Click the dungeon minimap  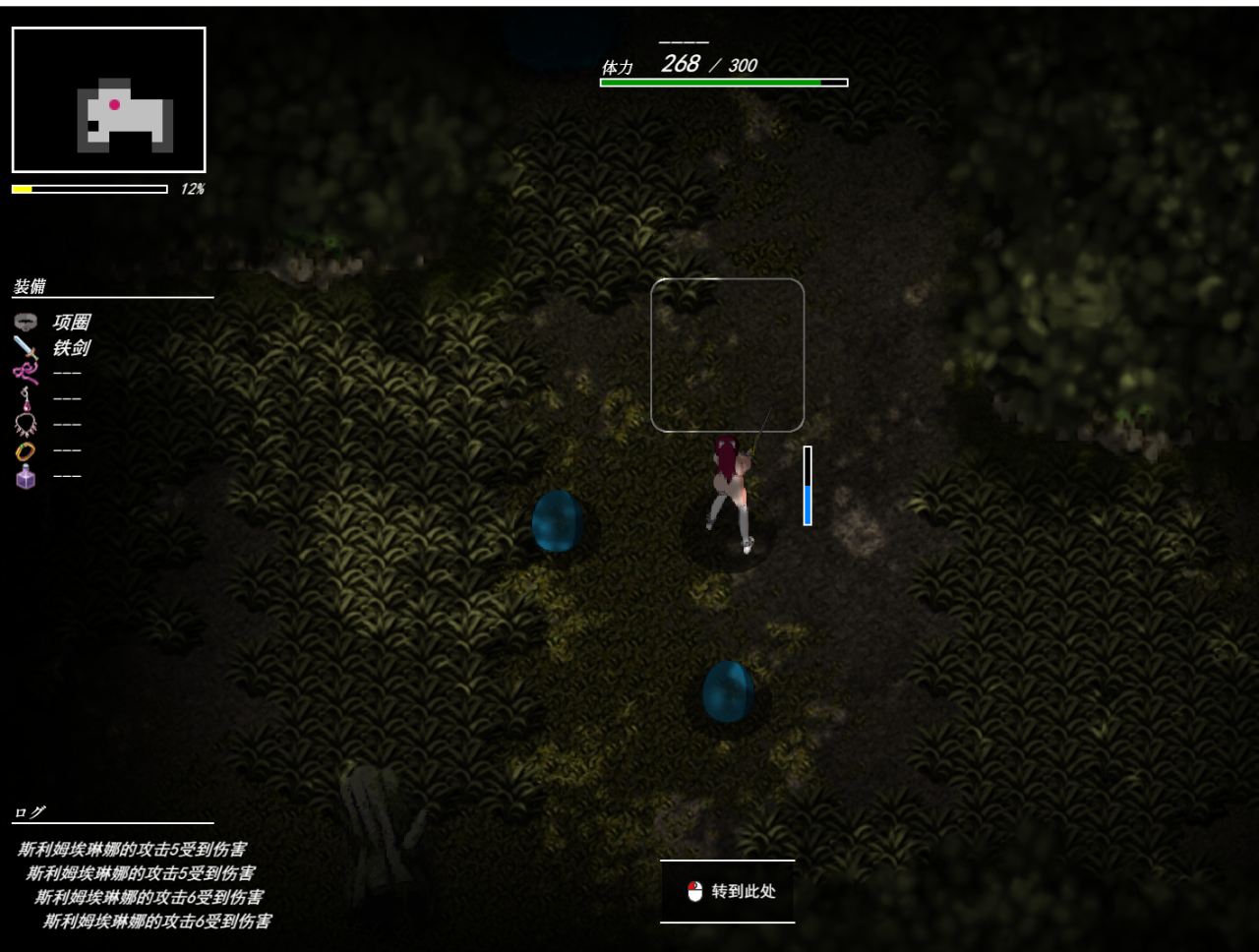coord(108,99)
